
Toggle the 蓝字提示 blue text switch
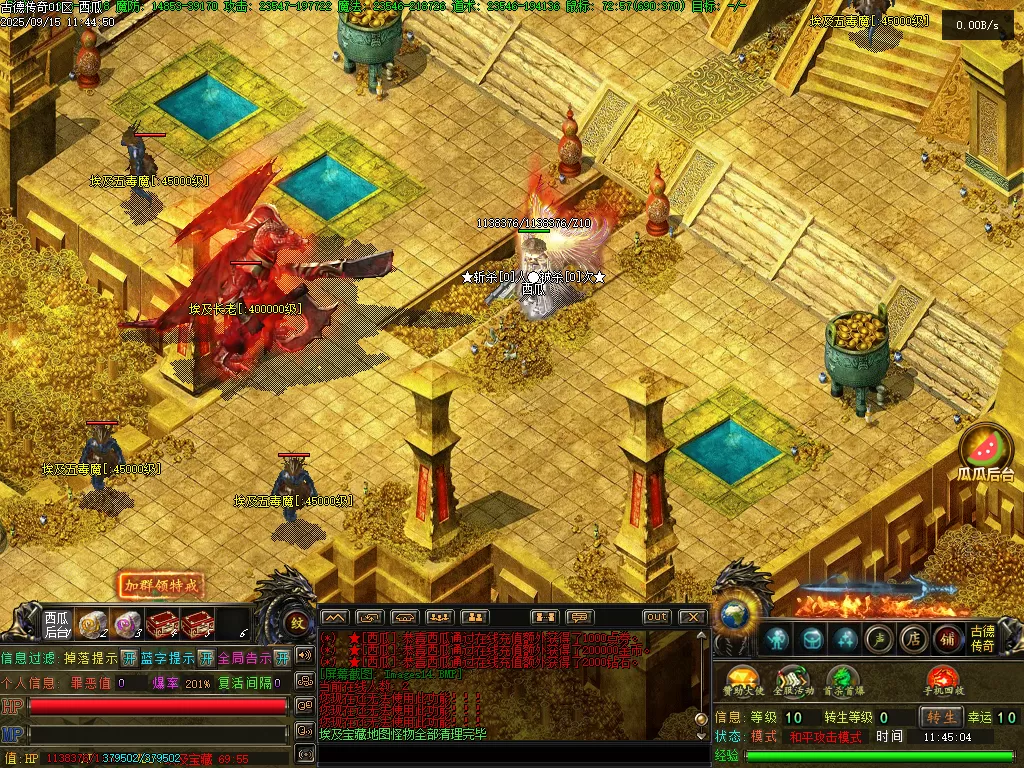[x=206, y=658]
